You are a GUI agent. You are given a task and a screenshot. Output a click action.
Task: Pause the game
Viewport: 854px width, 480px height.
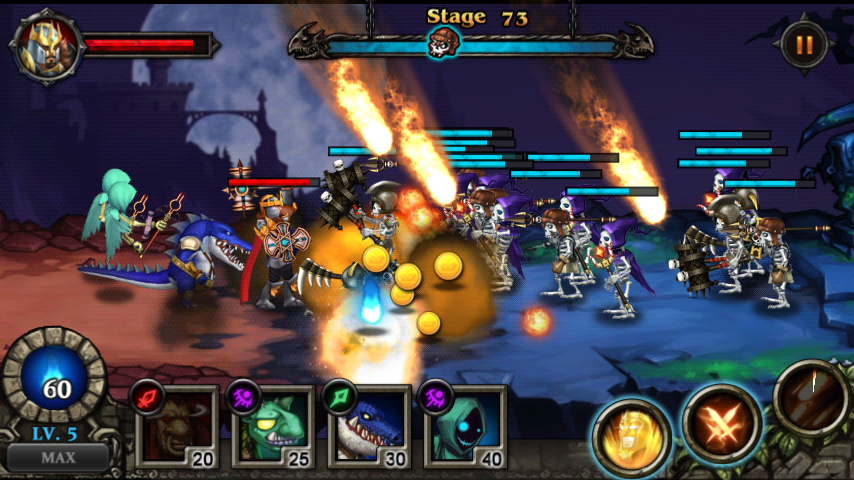(x=804, y=45)
